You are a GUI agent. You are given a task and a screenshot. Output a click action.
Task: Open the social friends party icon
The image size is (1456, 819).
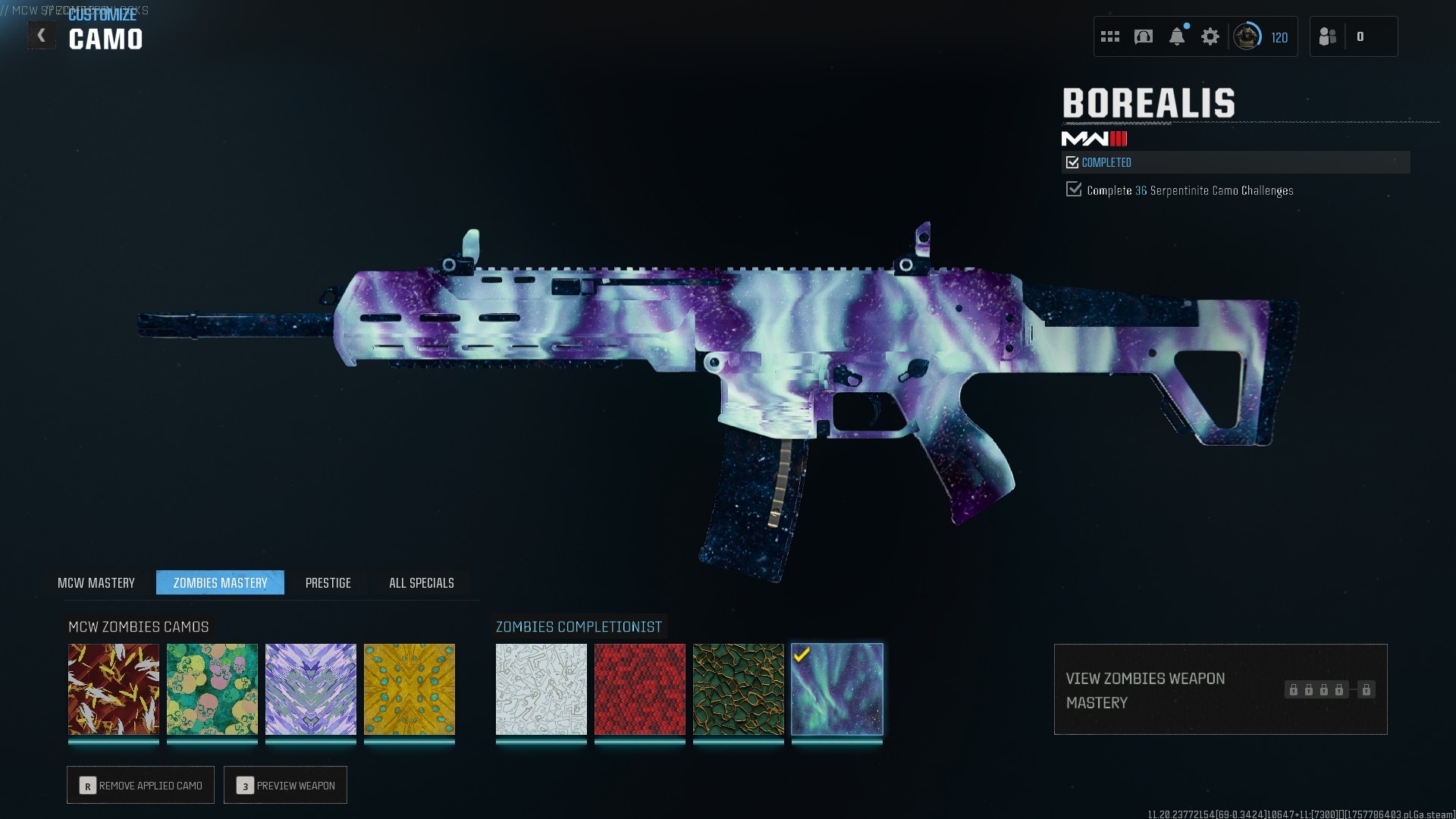click(x=1328, y=36)
